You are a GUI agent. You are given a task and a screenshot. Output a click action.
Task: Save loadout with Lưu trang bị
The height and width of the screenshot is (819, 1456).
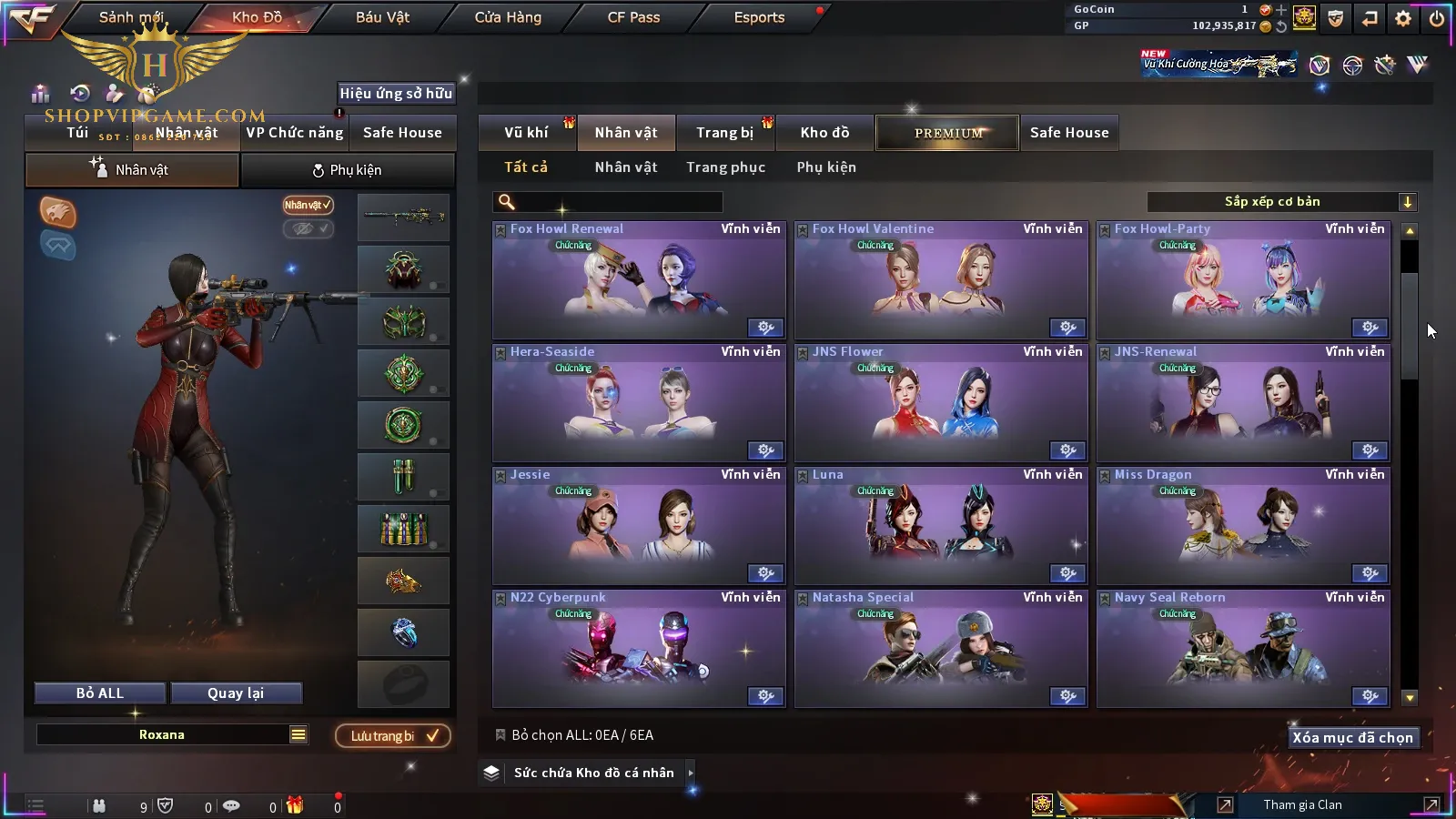393,736
